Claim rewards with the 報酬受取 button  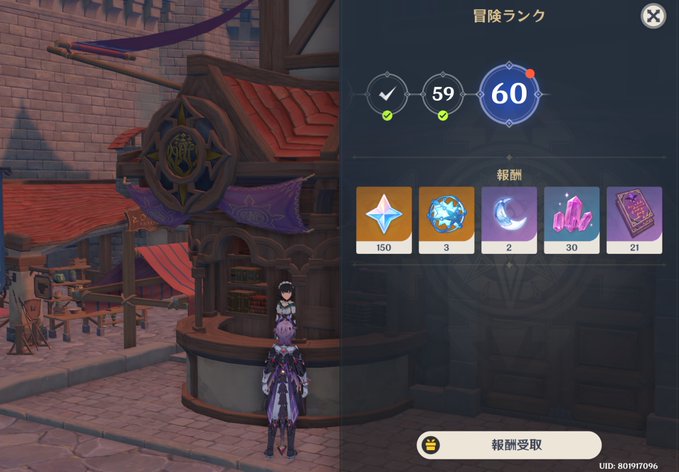[x=508, y=445]
